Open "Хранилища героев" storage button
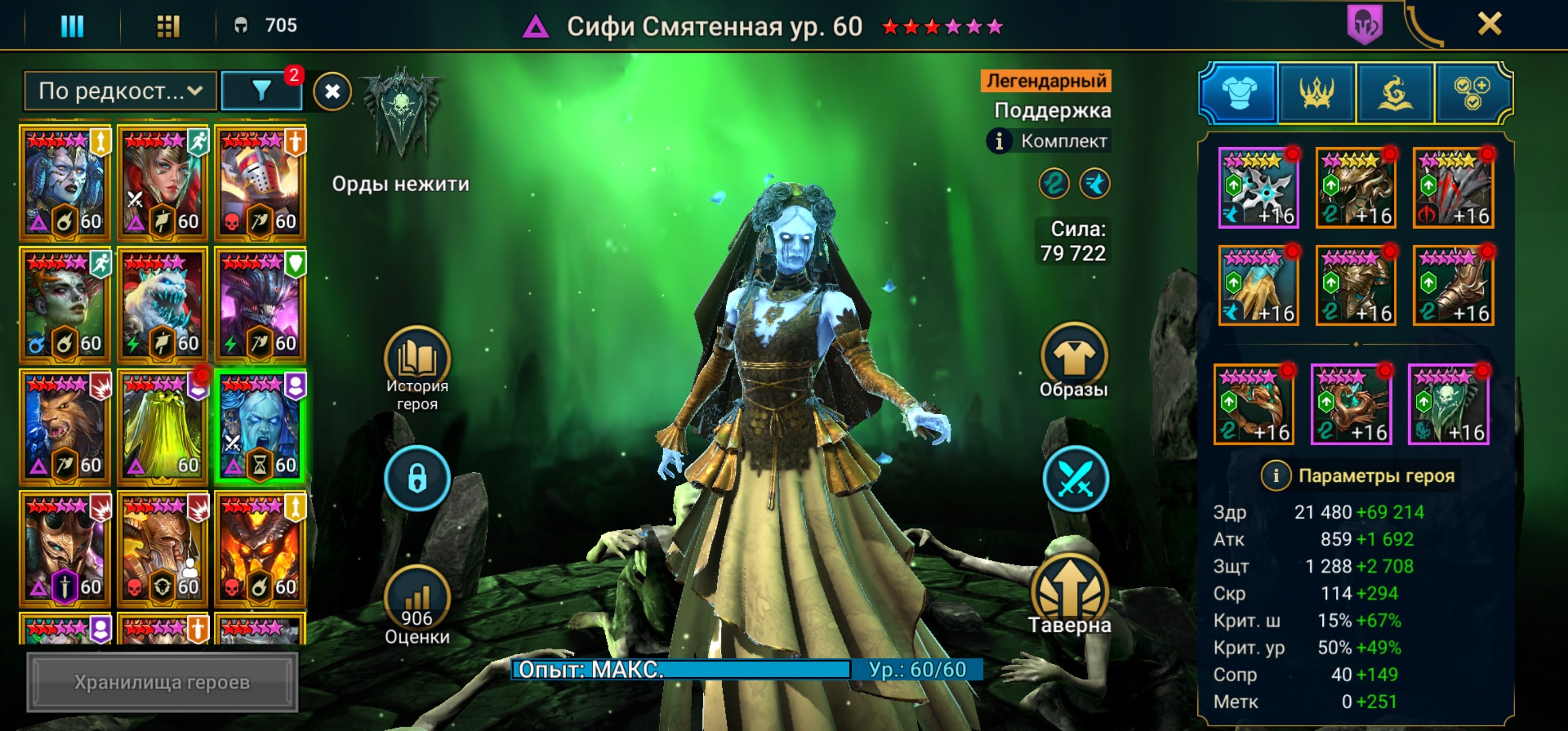 [162, 682]
